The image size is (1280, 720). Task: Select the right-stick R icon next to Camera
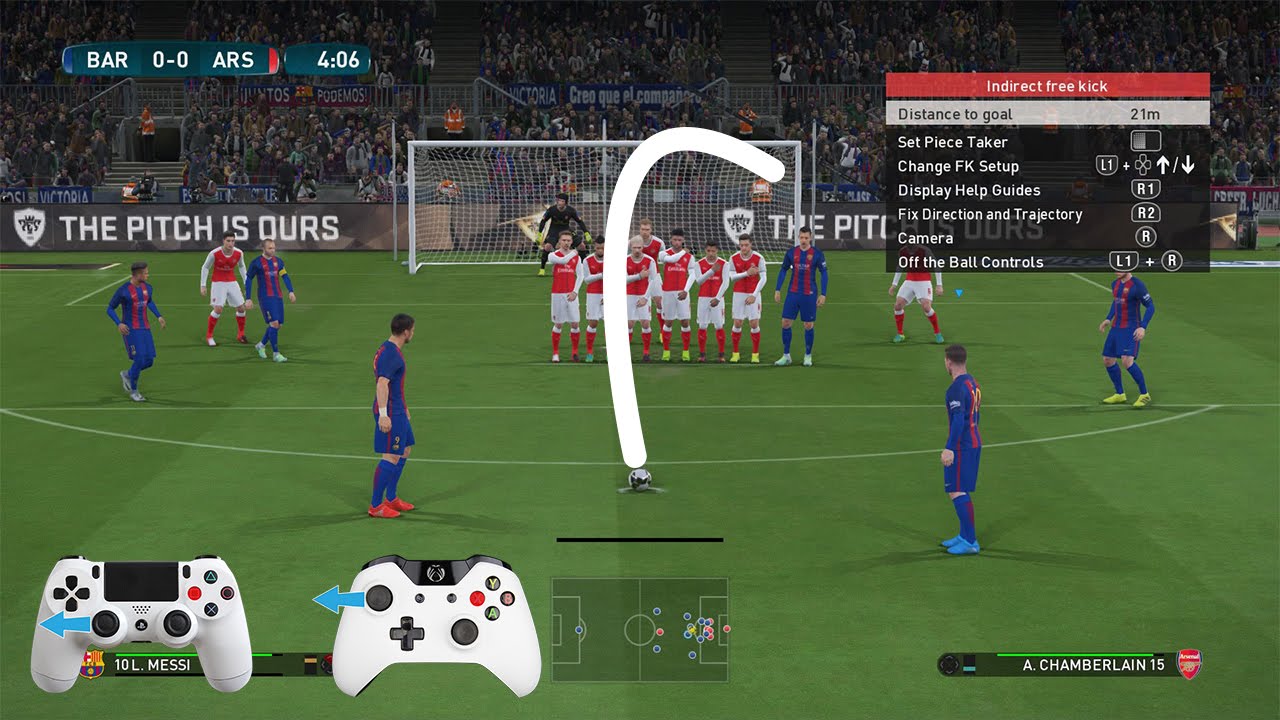[x=1146, y=235]
